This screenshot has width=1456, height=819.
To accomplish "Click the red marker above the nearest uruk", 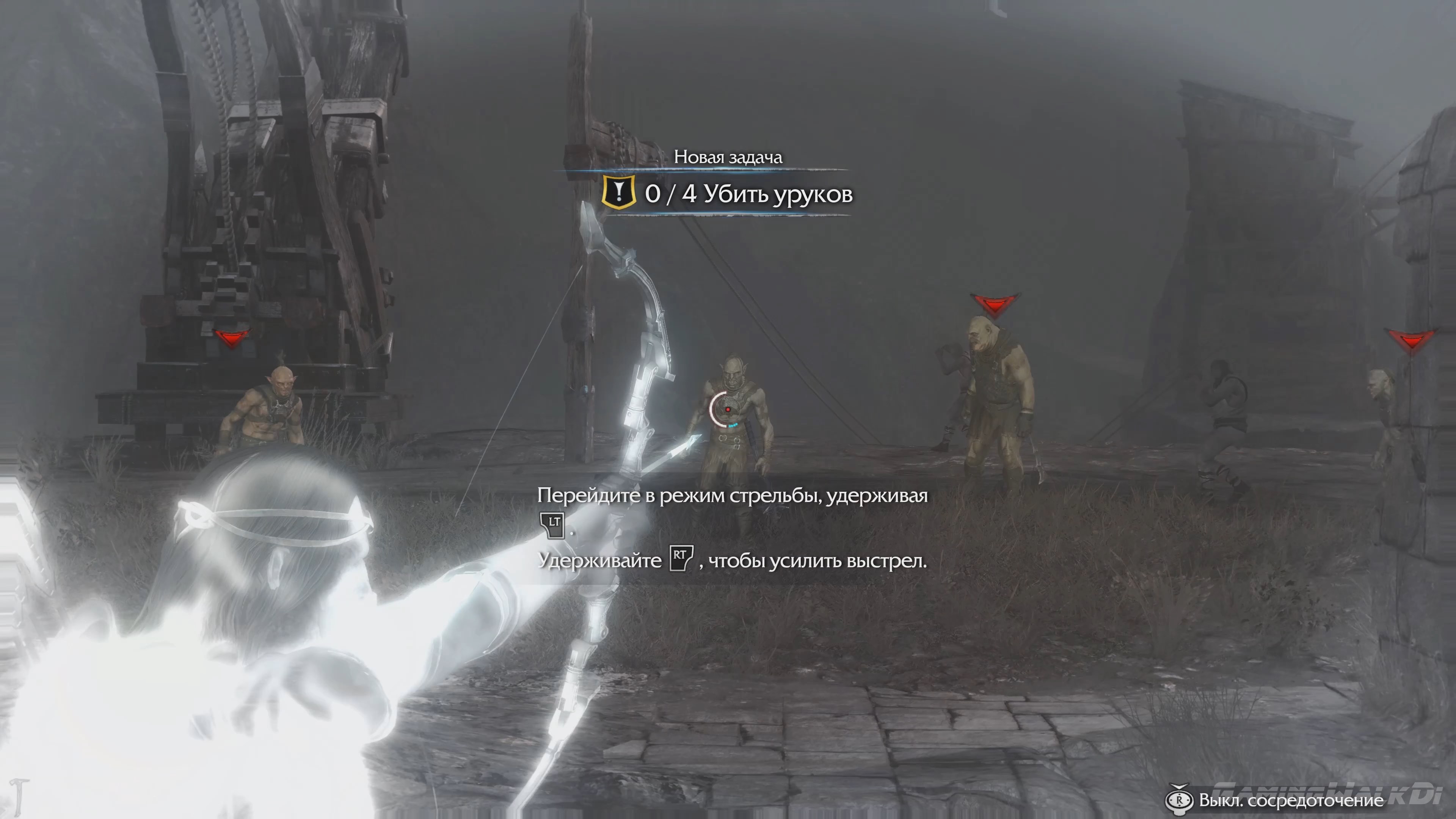I will tap(231, 337).
